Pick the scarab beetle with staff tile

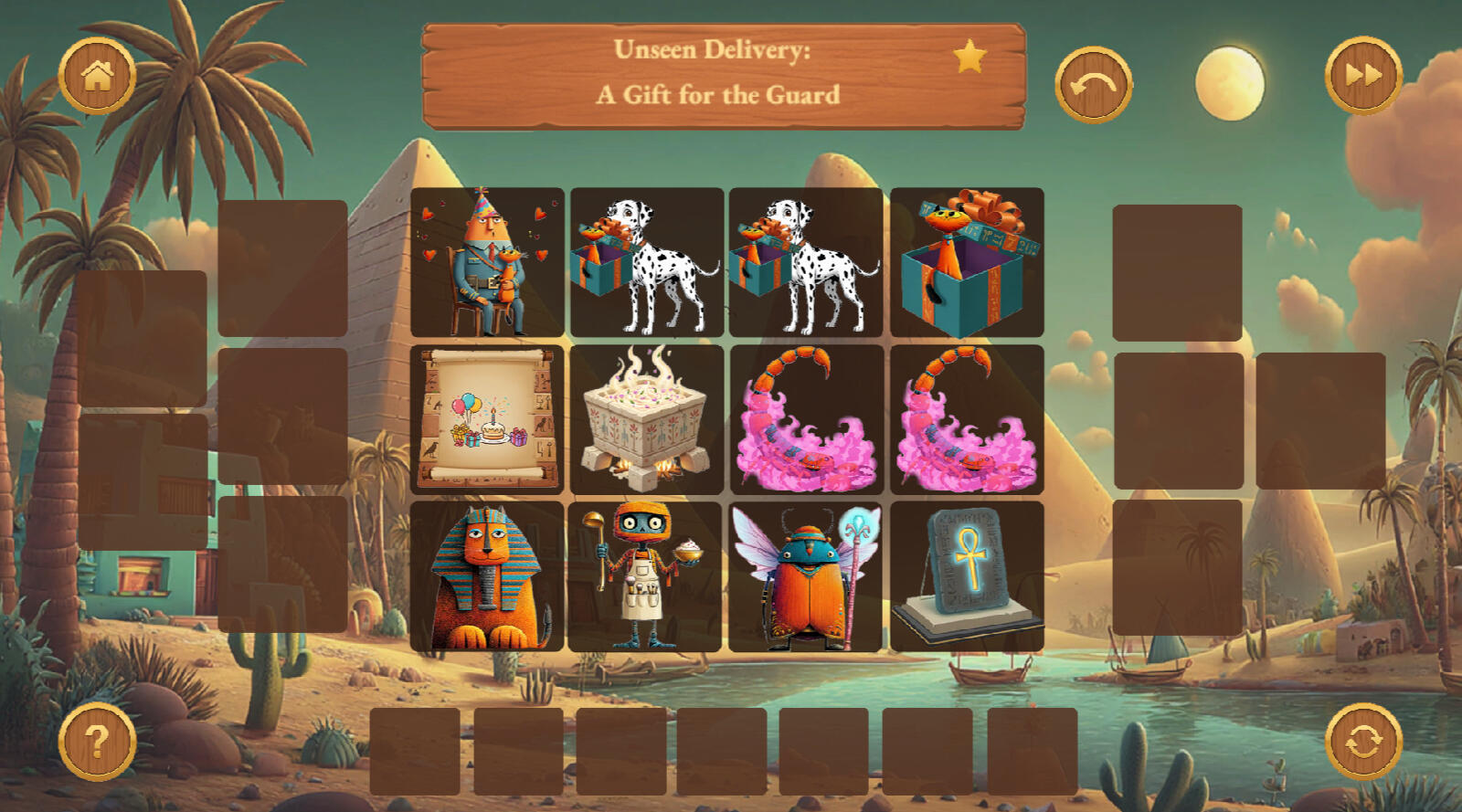click(805, 576)
